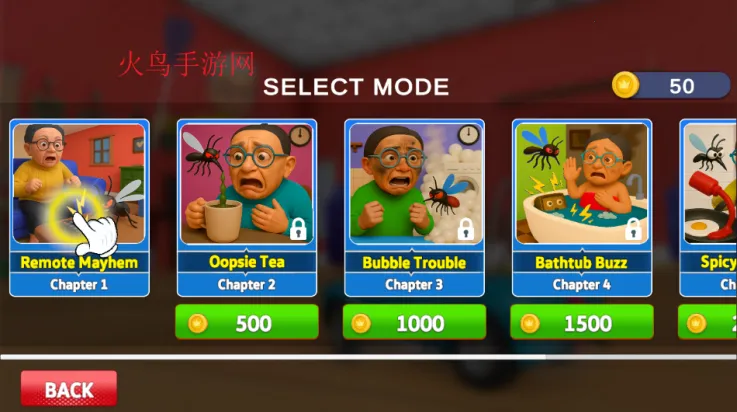Select the partially visible Spicy chapter card
The width and height of the screenshot is (737, 412).
coord(709,208)
